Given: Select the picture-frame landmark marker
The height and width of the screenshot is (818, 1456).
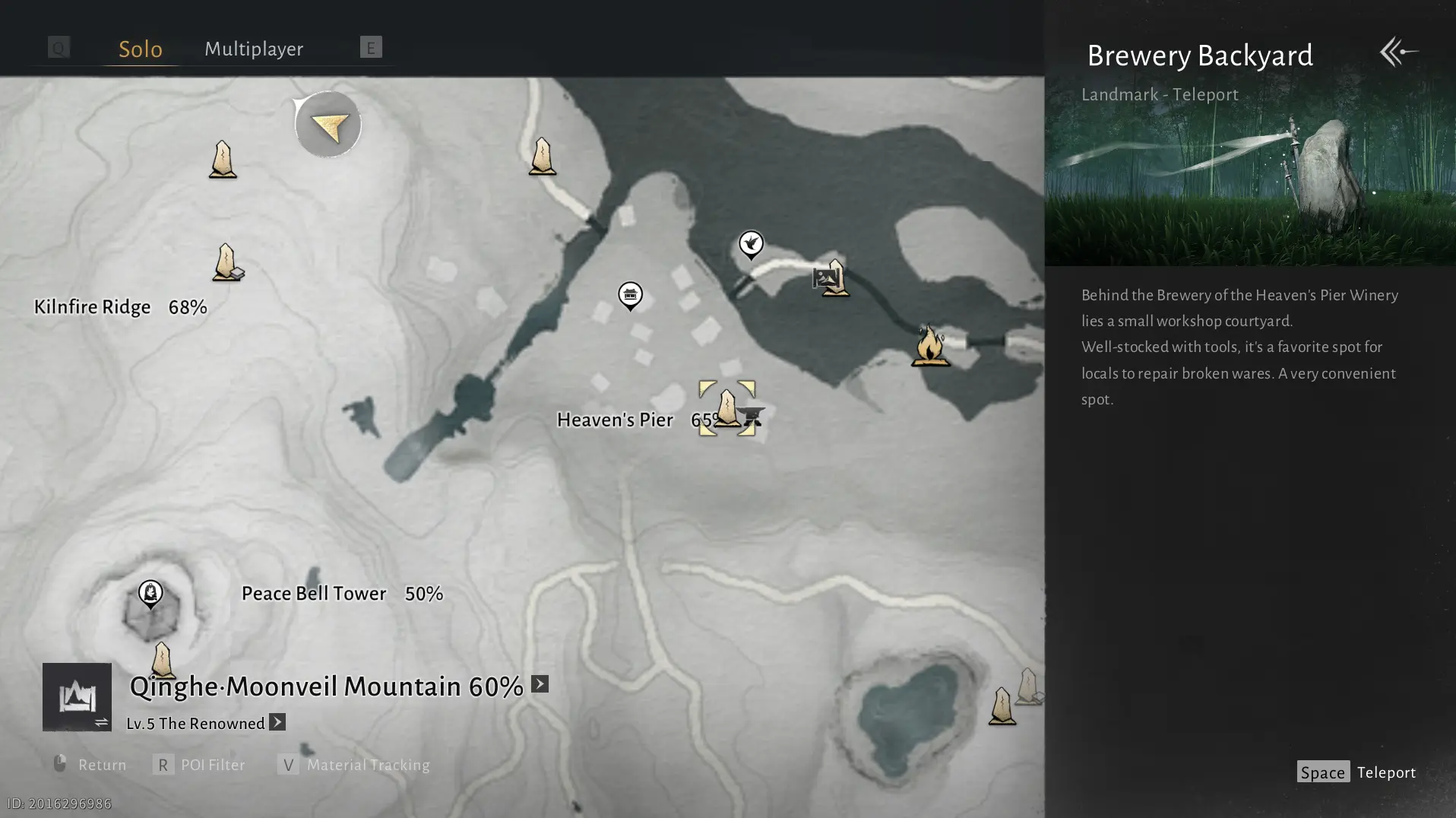Looking at the screenshot, I should (x=825, y=277).
